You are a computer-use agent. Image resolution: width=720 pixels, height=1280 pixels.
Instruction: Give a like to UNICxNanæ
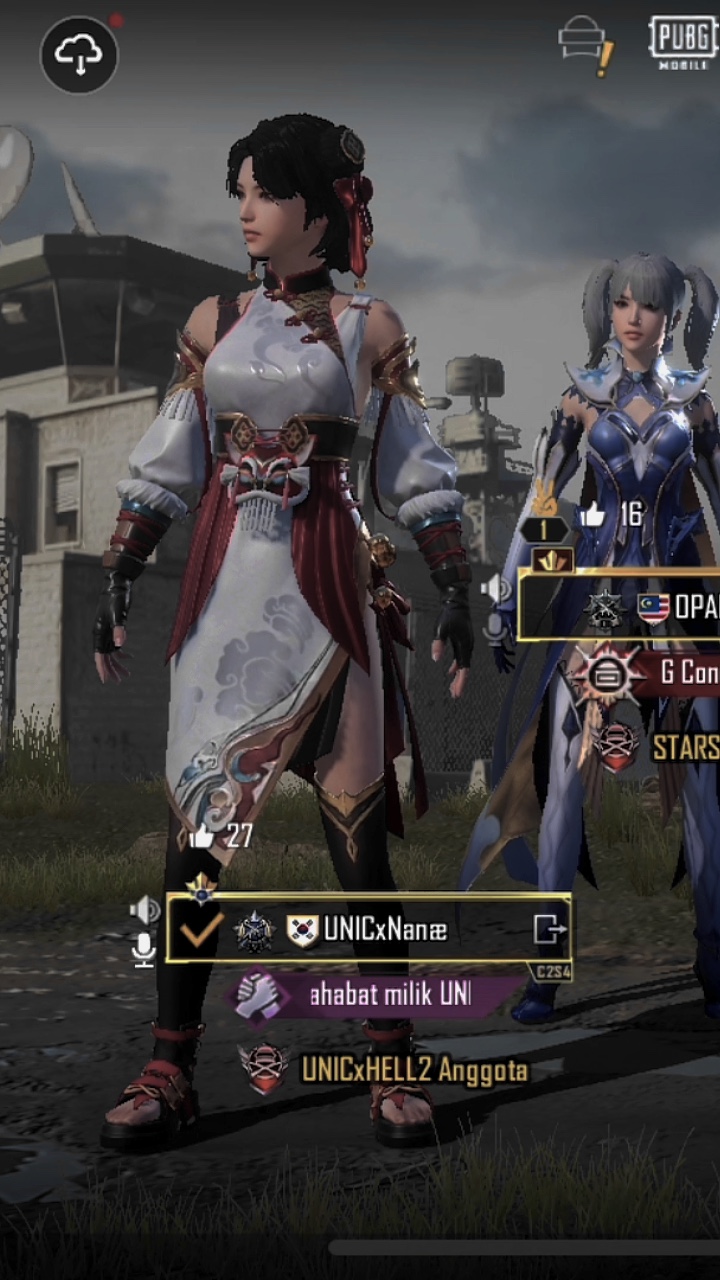click(x=204, y=836)
